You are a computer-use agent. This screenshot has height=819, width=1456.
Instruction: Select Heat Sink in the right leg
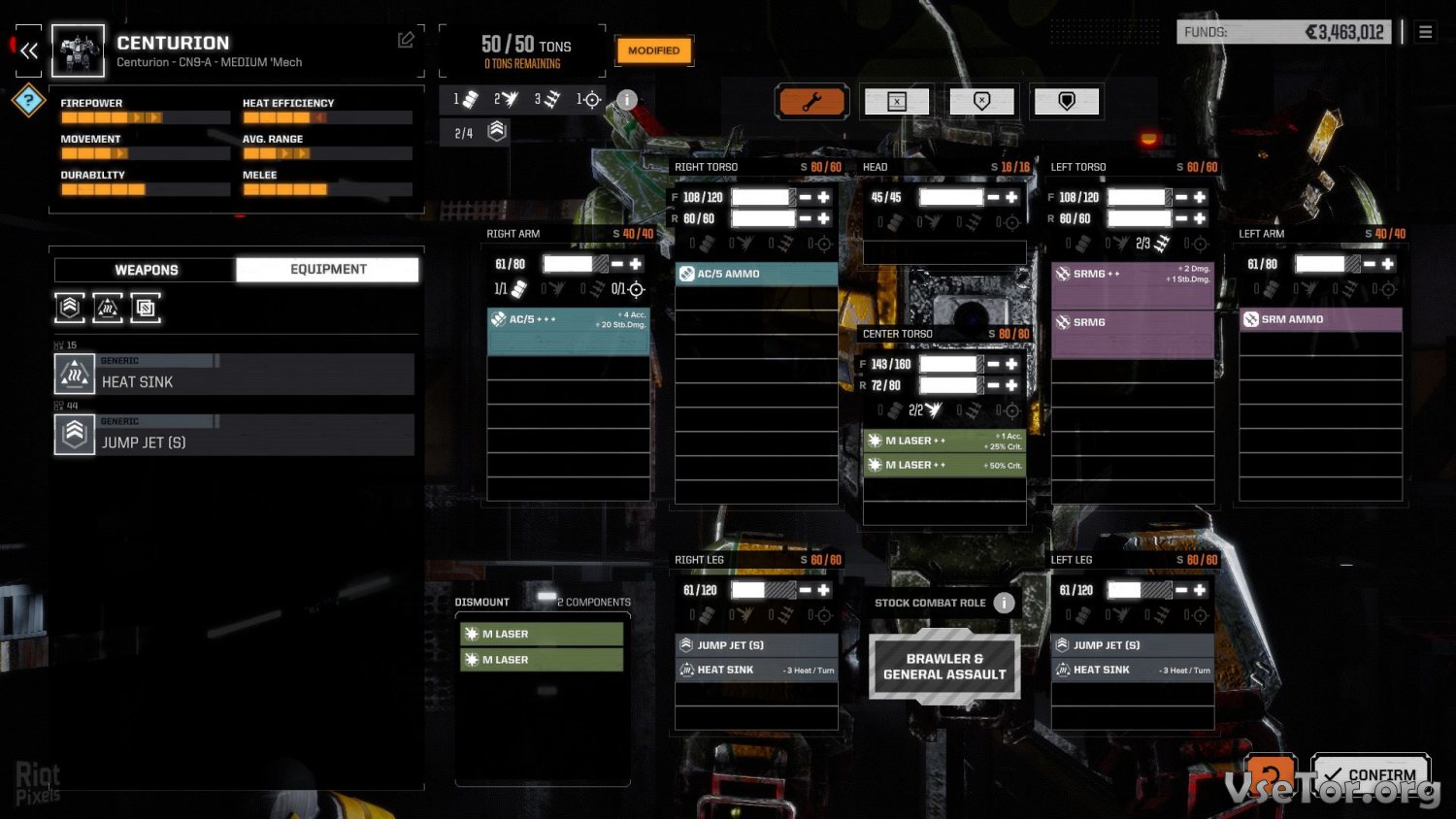click(x=756, y=670)
